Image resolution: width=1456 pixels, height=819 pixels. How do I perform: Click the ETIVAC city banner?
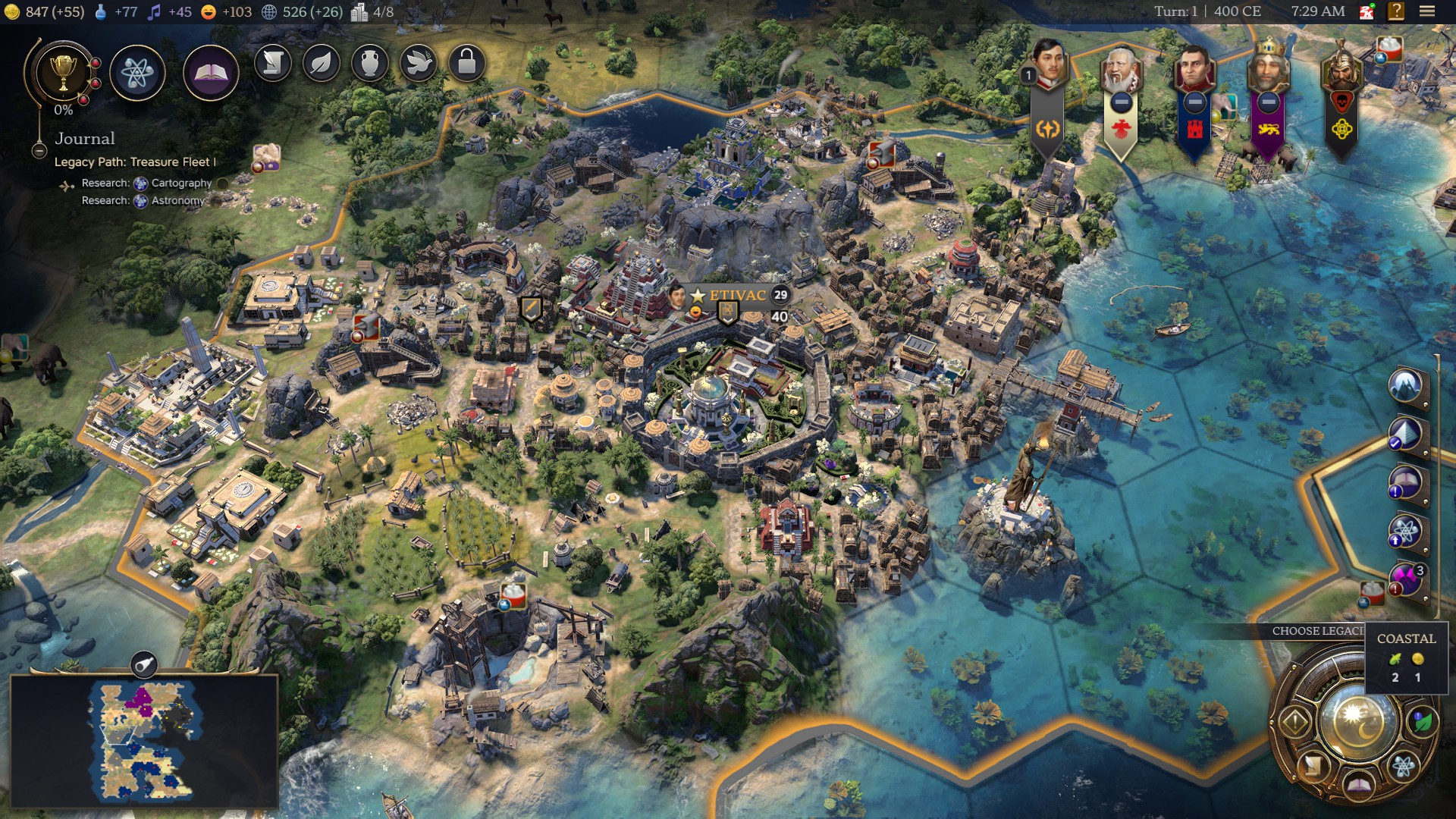(x=736, y=295)
